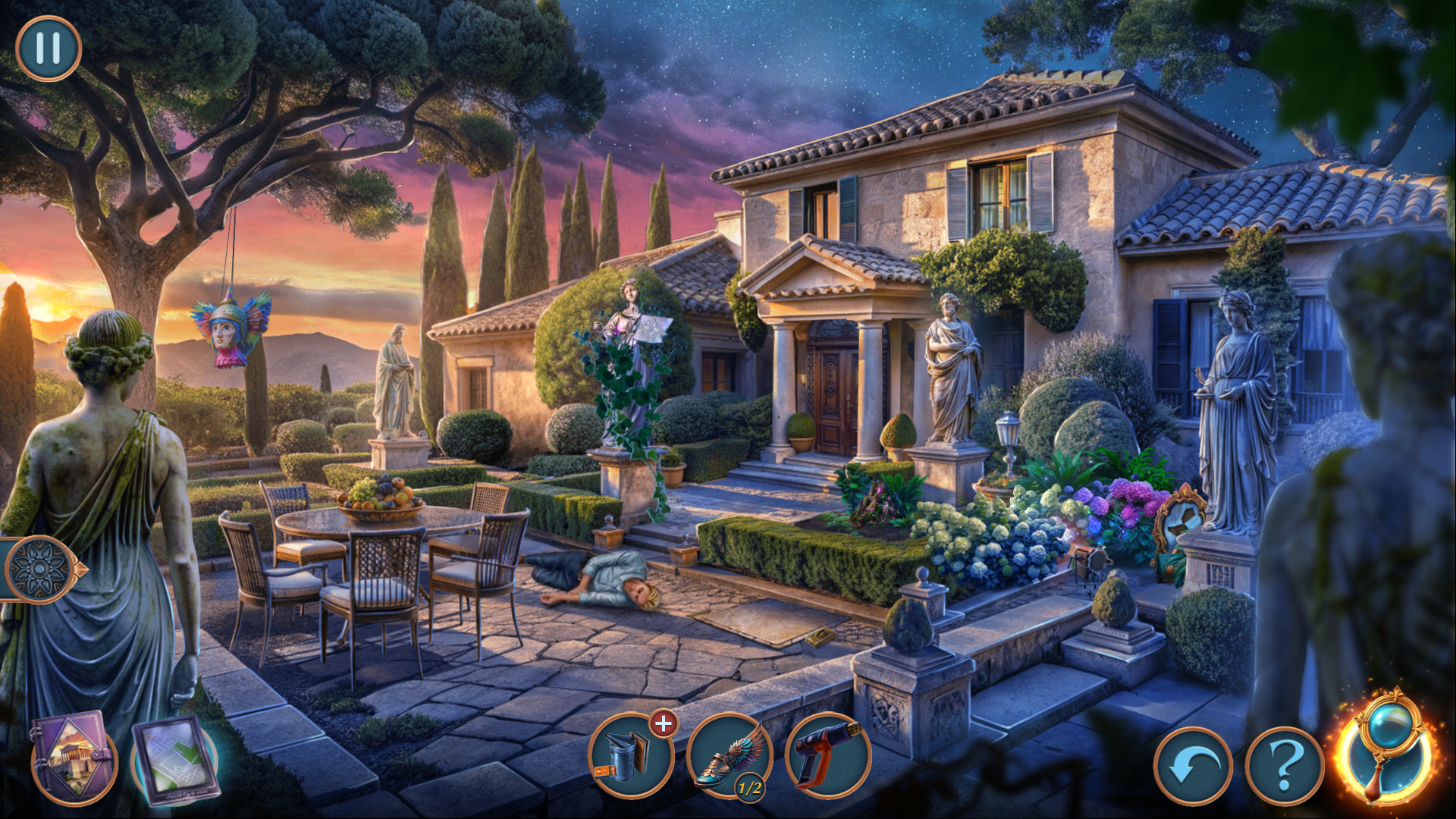Activate the magnifying glass hint

pyautogui.click(x=1385, y=747)
